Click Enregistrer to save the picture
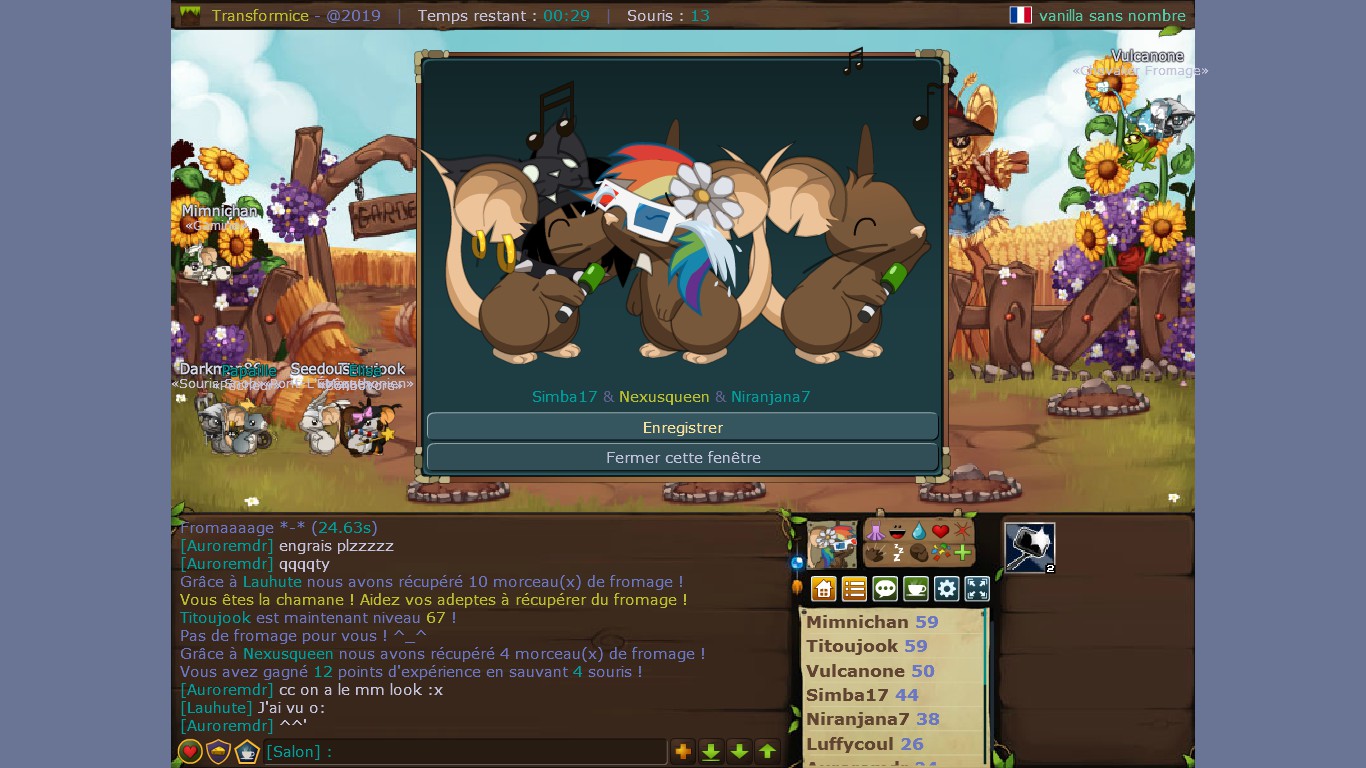This screenshot has height=768, width=1366. pyautogui.click(x=682, y=427)
